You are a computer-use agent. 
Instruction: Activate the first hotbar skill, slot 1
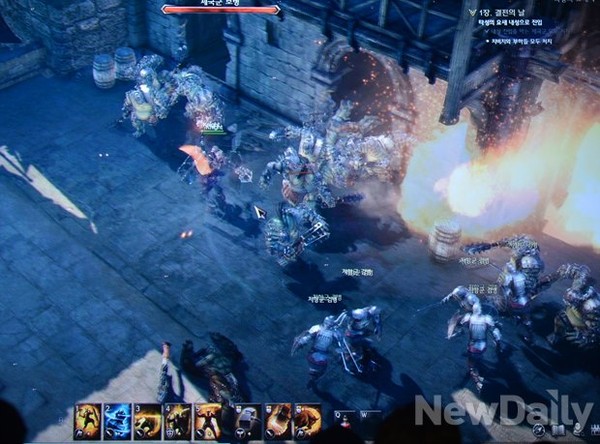87,419
